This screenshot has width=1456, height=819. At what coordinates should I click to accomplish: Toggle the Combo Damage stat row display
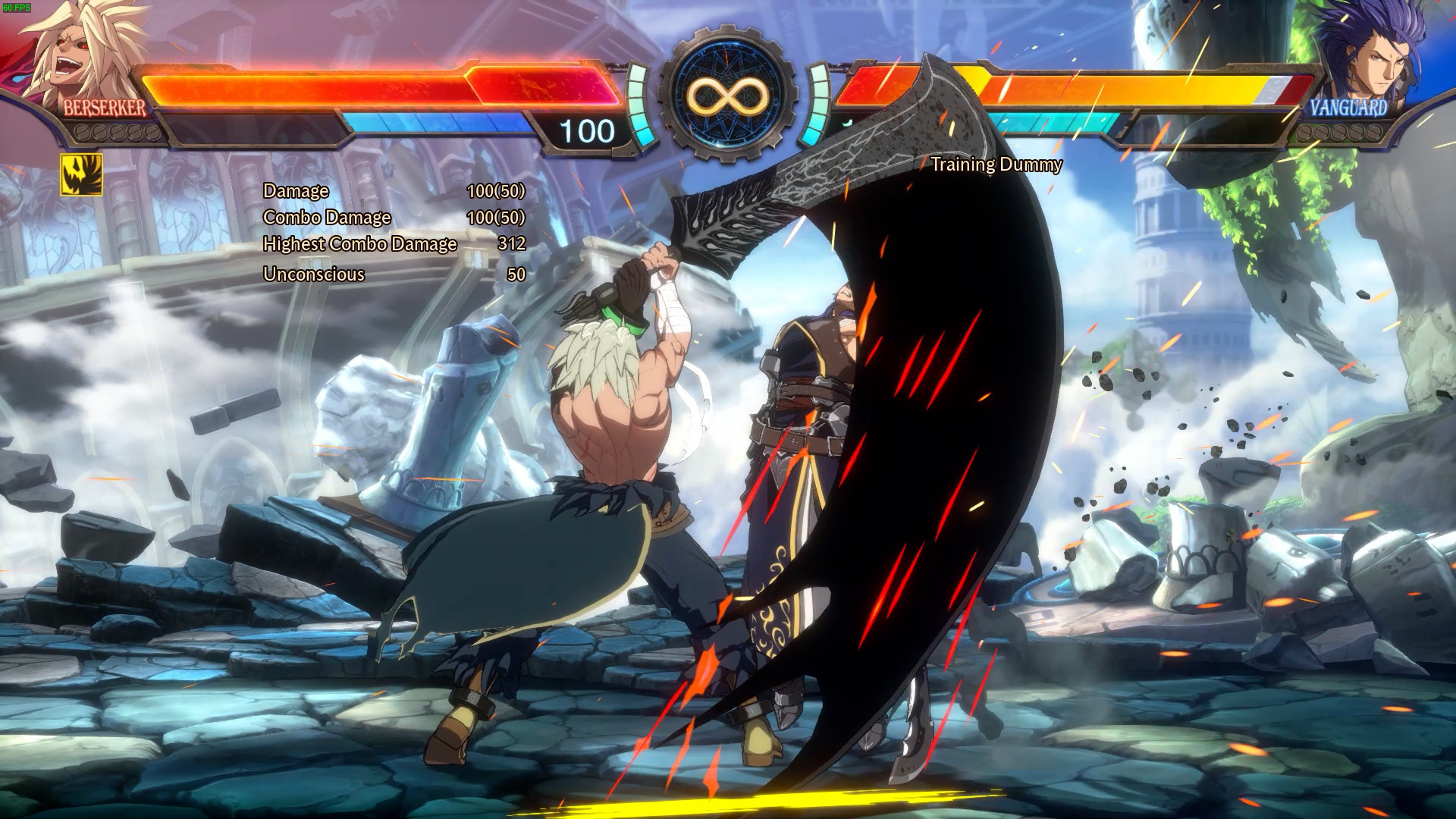point(326,218)
